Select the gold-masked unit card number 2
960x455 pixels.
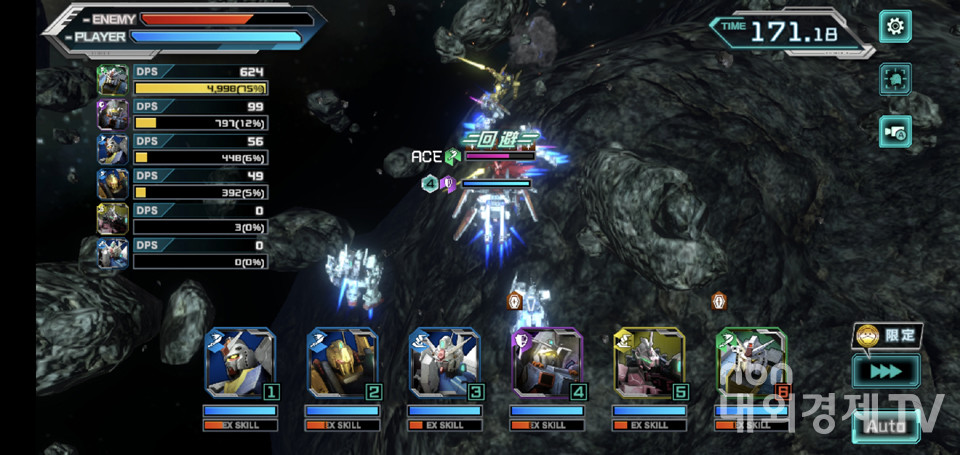pyautogui.click(x=342, y=363)
